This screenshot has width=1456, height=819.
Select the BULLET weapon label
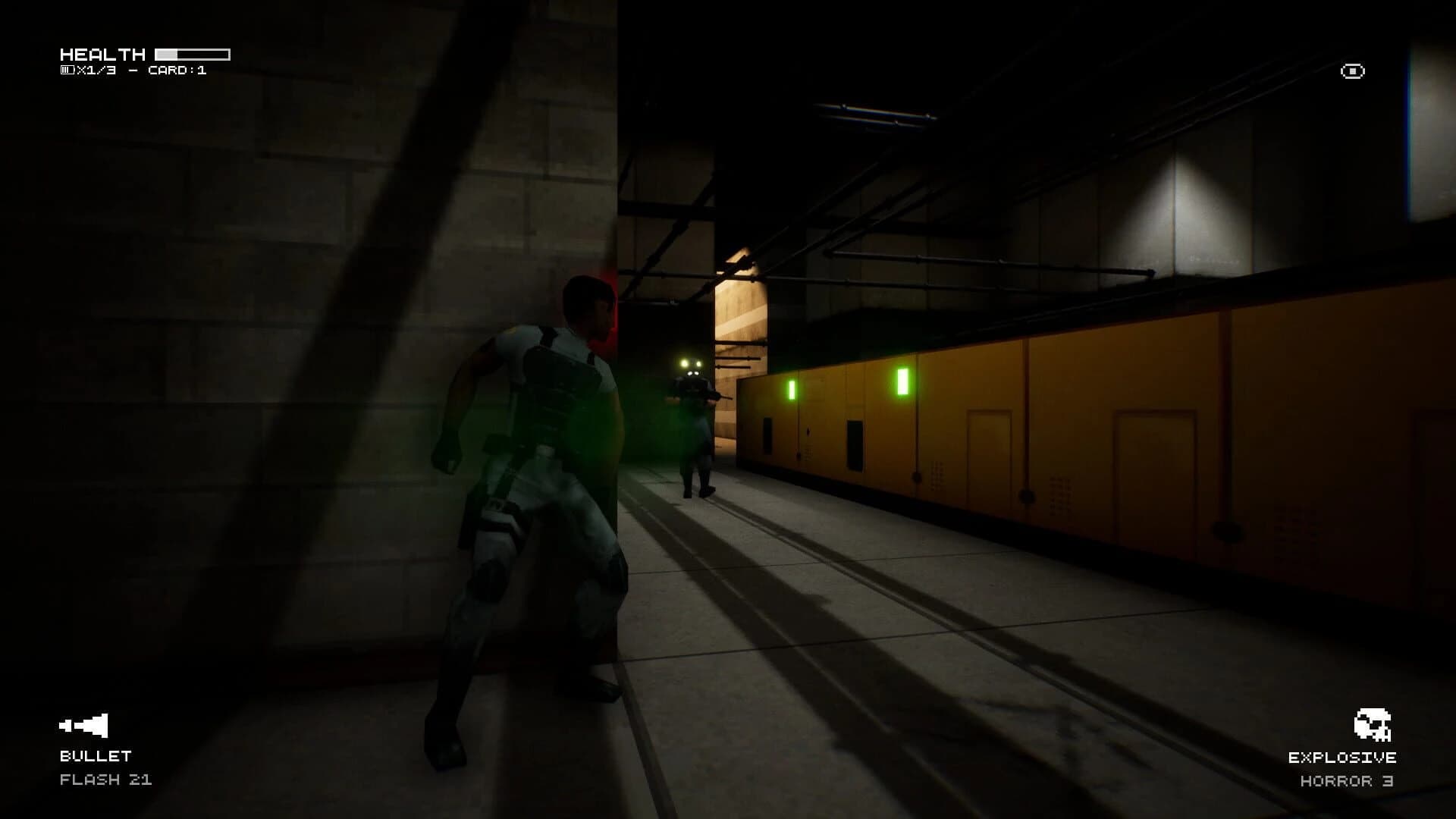(x=95, y=755)
